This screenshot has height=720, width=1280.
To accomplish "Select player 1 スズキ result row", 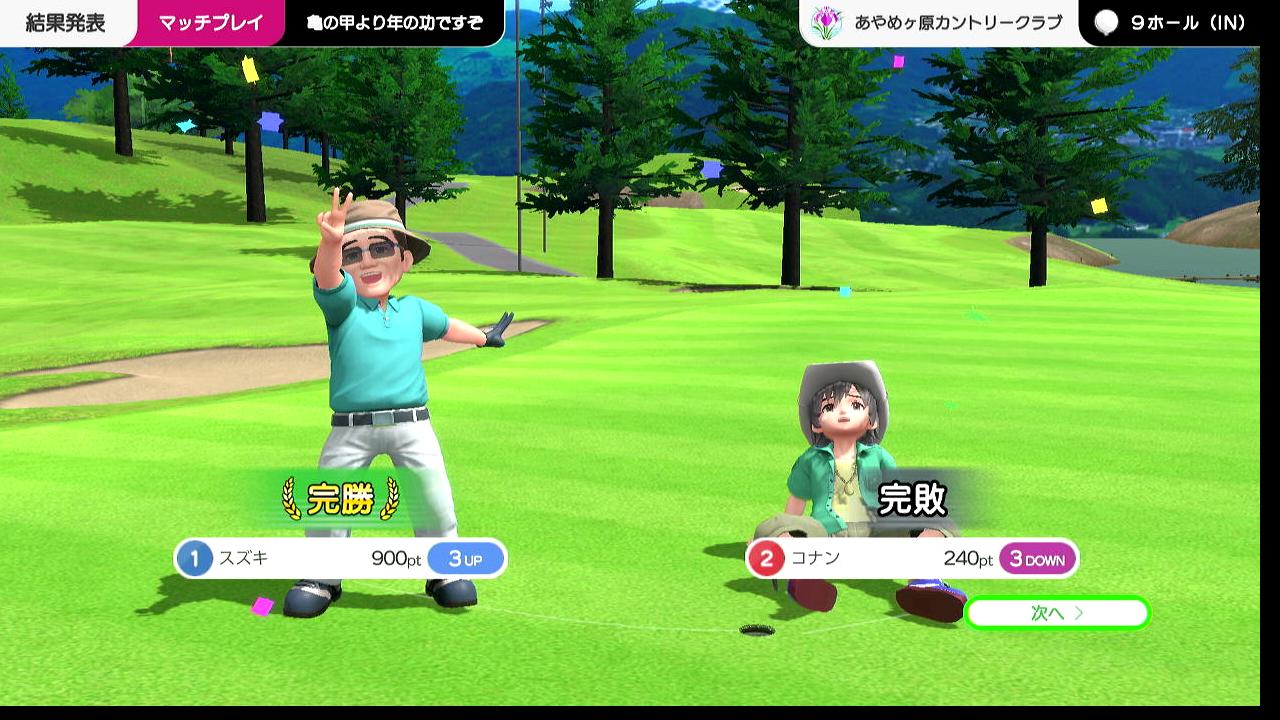I will tap(340, 559).
